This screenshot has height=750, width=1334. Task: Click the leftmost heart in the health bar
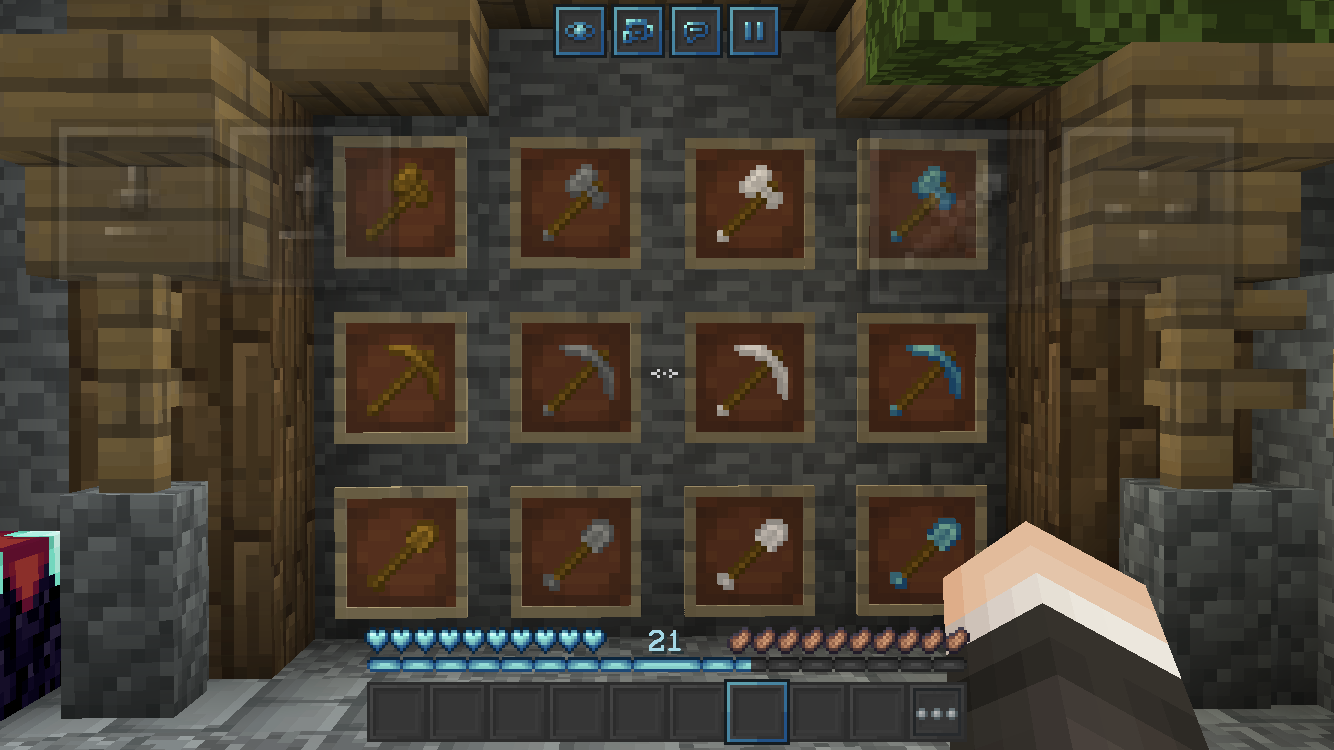(x=376, y=640)
